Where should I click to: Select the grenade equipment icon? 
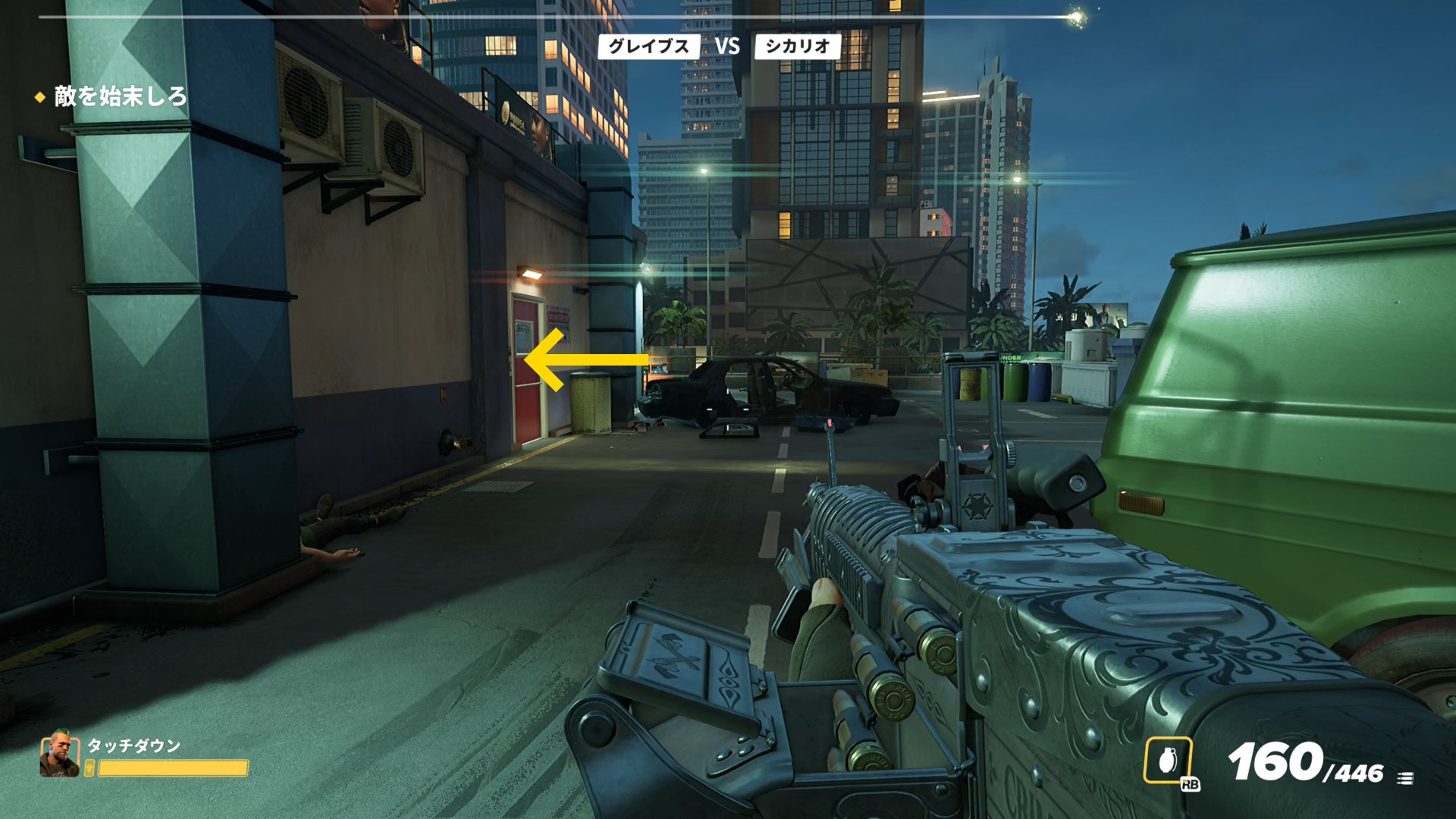(x=1167, y=760)
